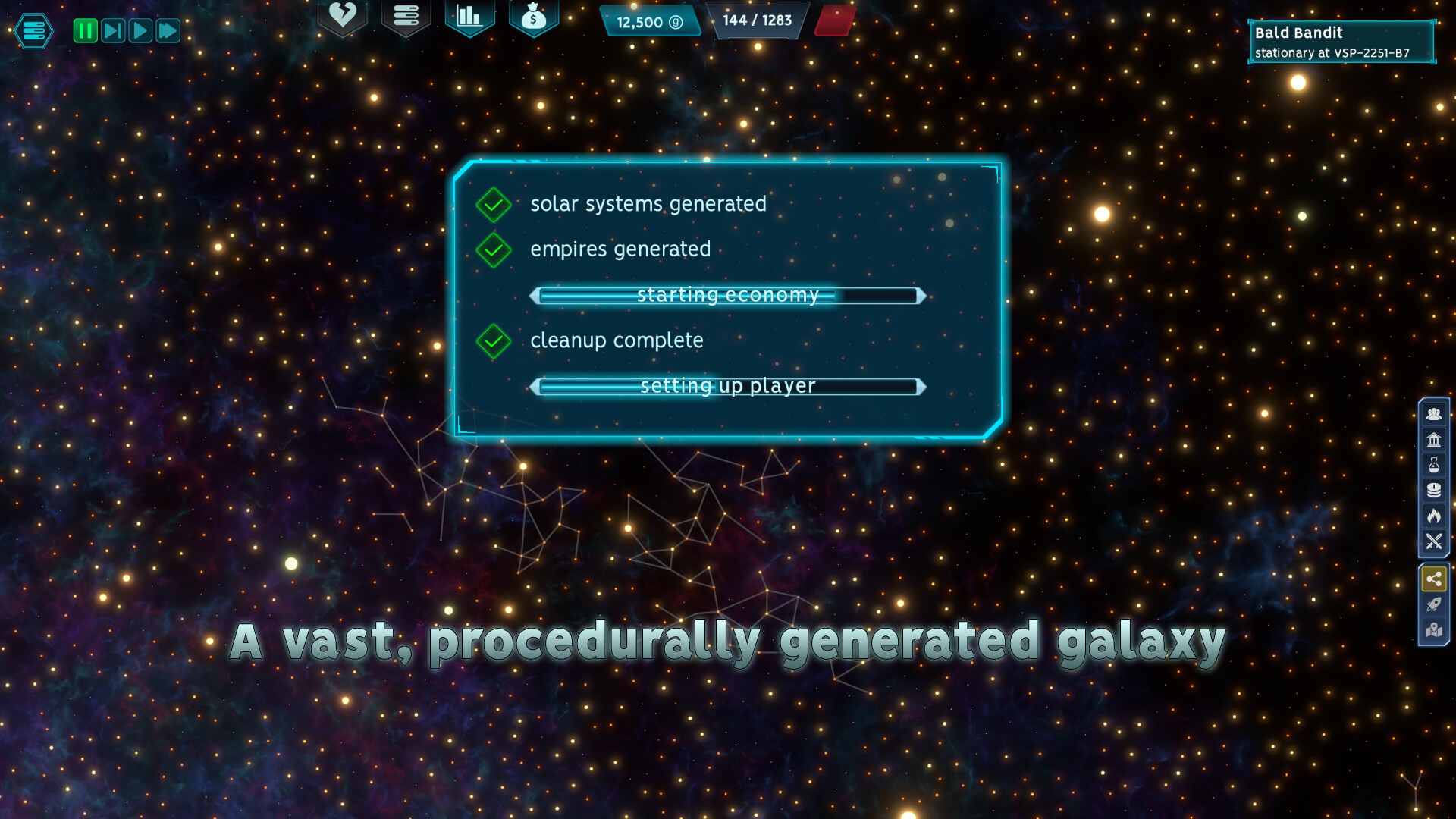This screenshot has width=1456, height=819.
Task: Open the research flask panel
Action: pos(1433,464)
